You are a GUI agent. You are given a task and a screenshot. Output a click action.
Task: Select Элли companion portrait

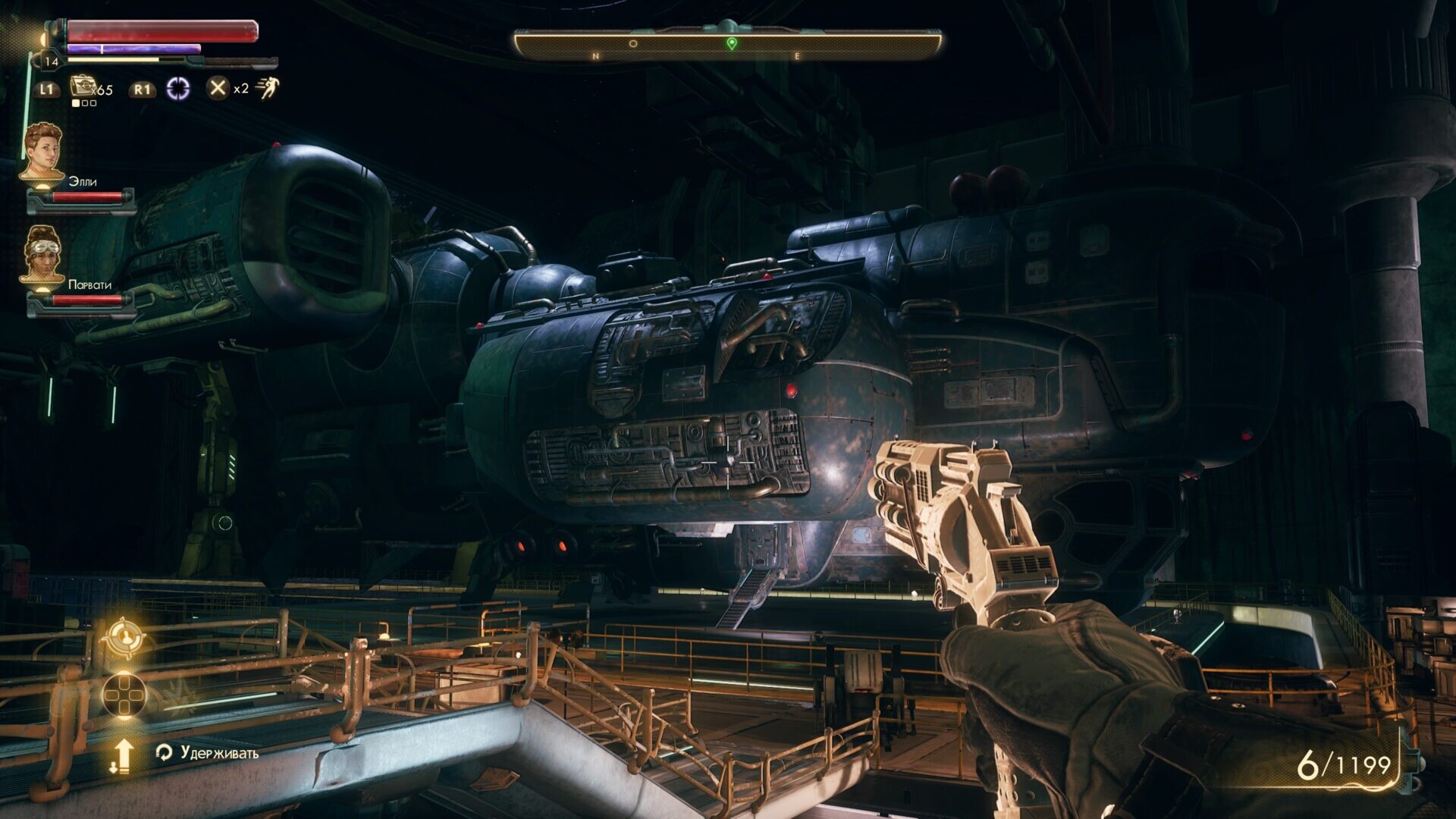tap(42, 152)
